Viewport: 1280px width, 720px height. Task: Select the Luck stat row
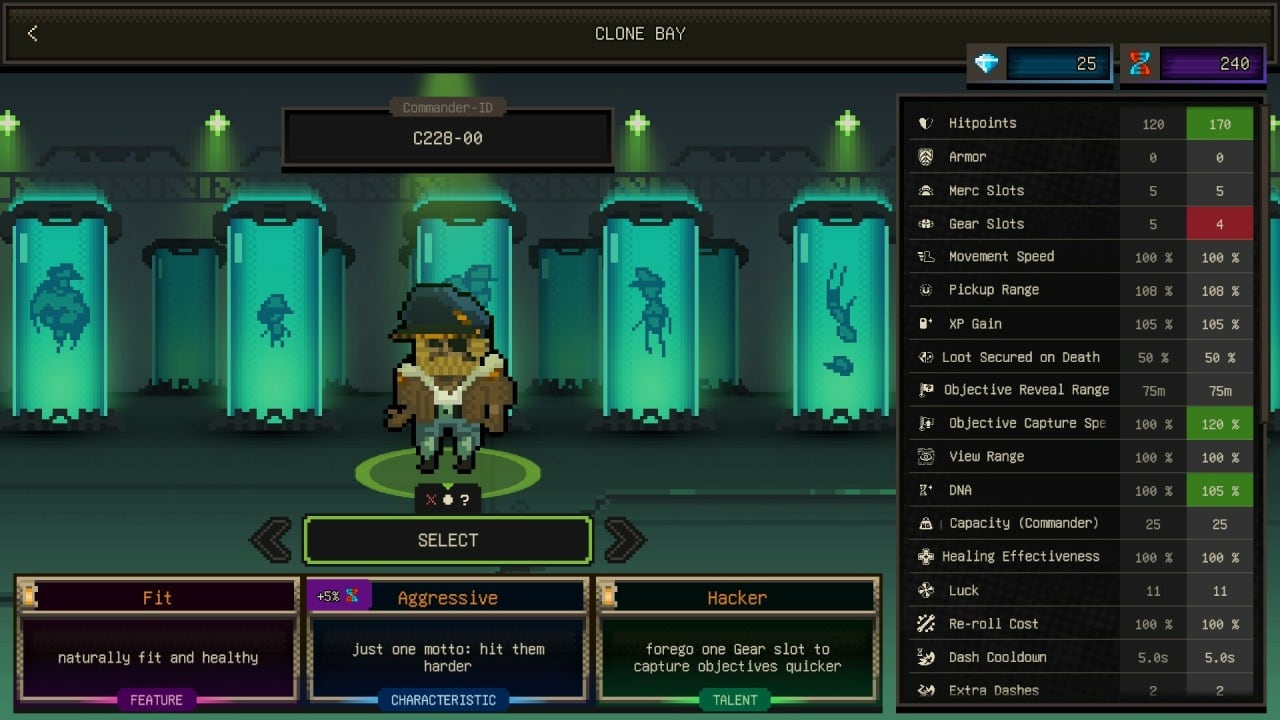(1080, 590)
